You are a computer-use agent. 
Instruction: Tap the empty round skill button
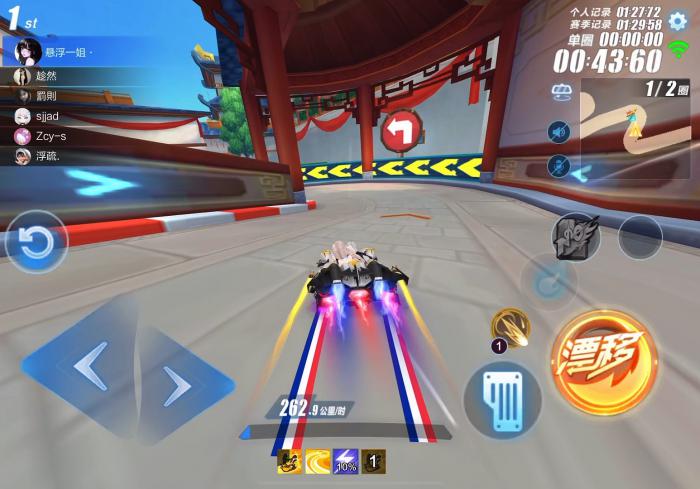(x=640, y=238)
